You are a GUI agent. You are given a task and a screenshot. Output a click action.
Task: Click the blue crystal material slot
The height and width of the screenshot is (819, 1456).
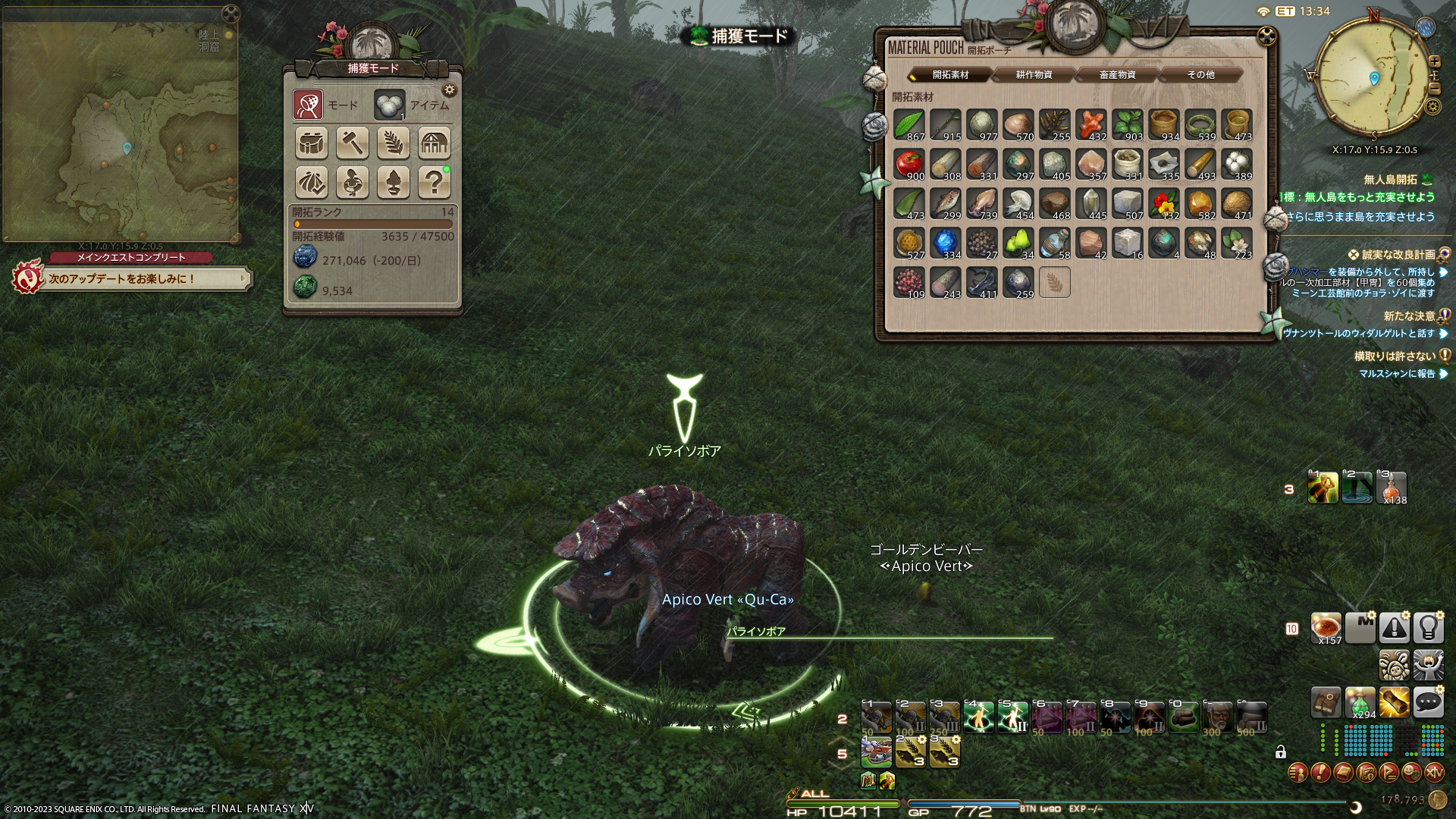(945, 243)
